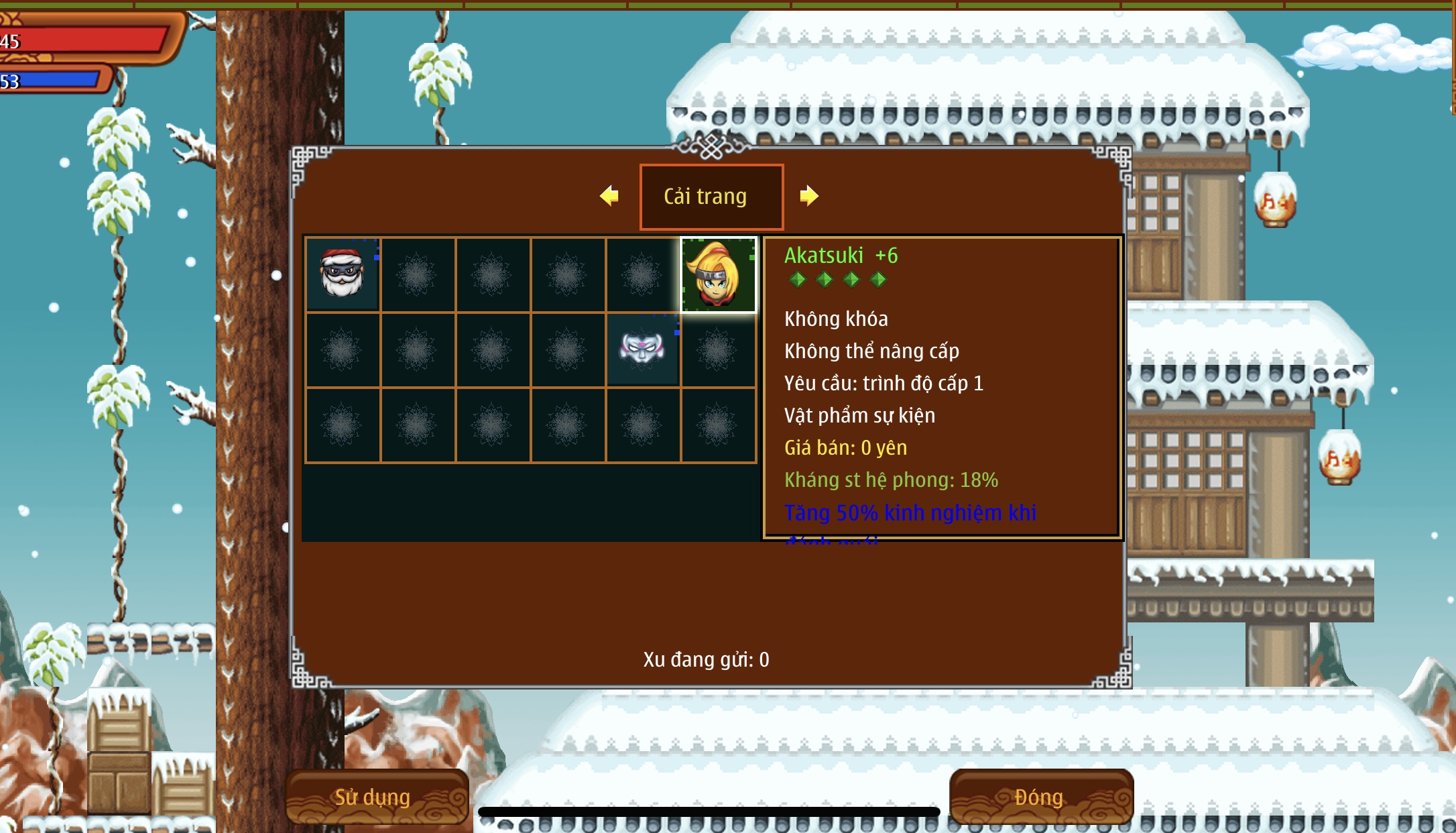Pick the white demon mask item
Screen dimensions: 1456x833
click(x=642, y=349)
